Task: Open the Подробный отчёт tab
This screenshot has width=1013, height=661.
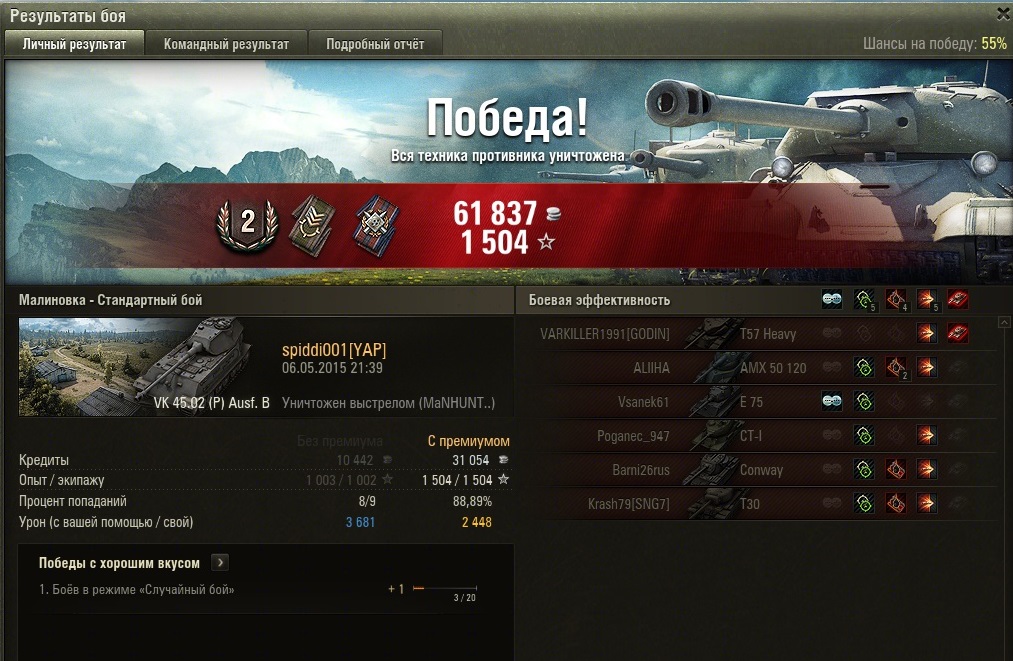Action: [x=375, y=44]
